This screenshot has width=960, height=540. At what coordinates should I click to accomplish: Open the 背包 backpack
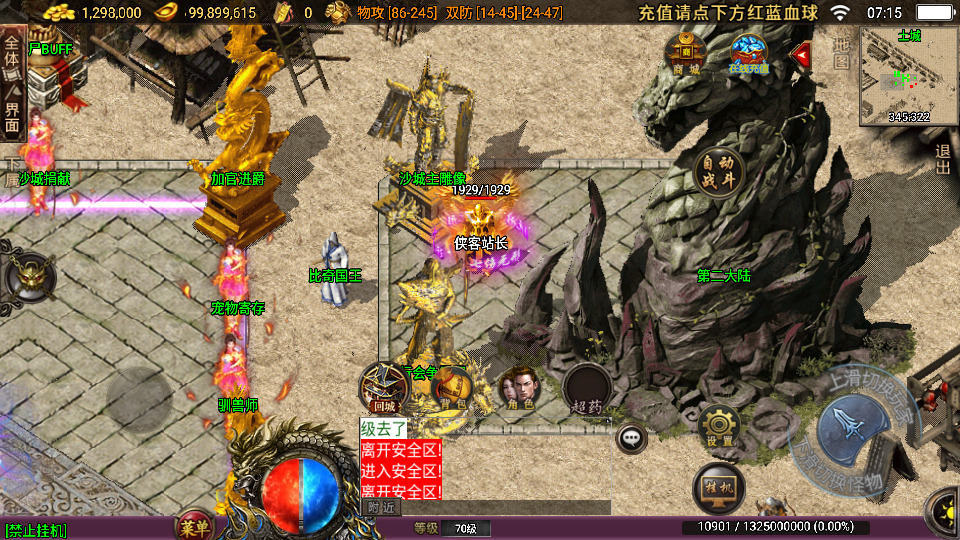(x=452, y=388)
